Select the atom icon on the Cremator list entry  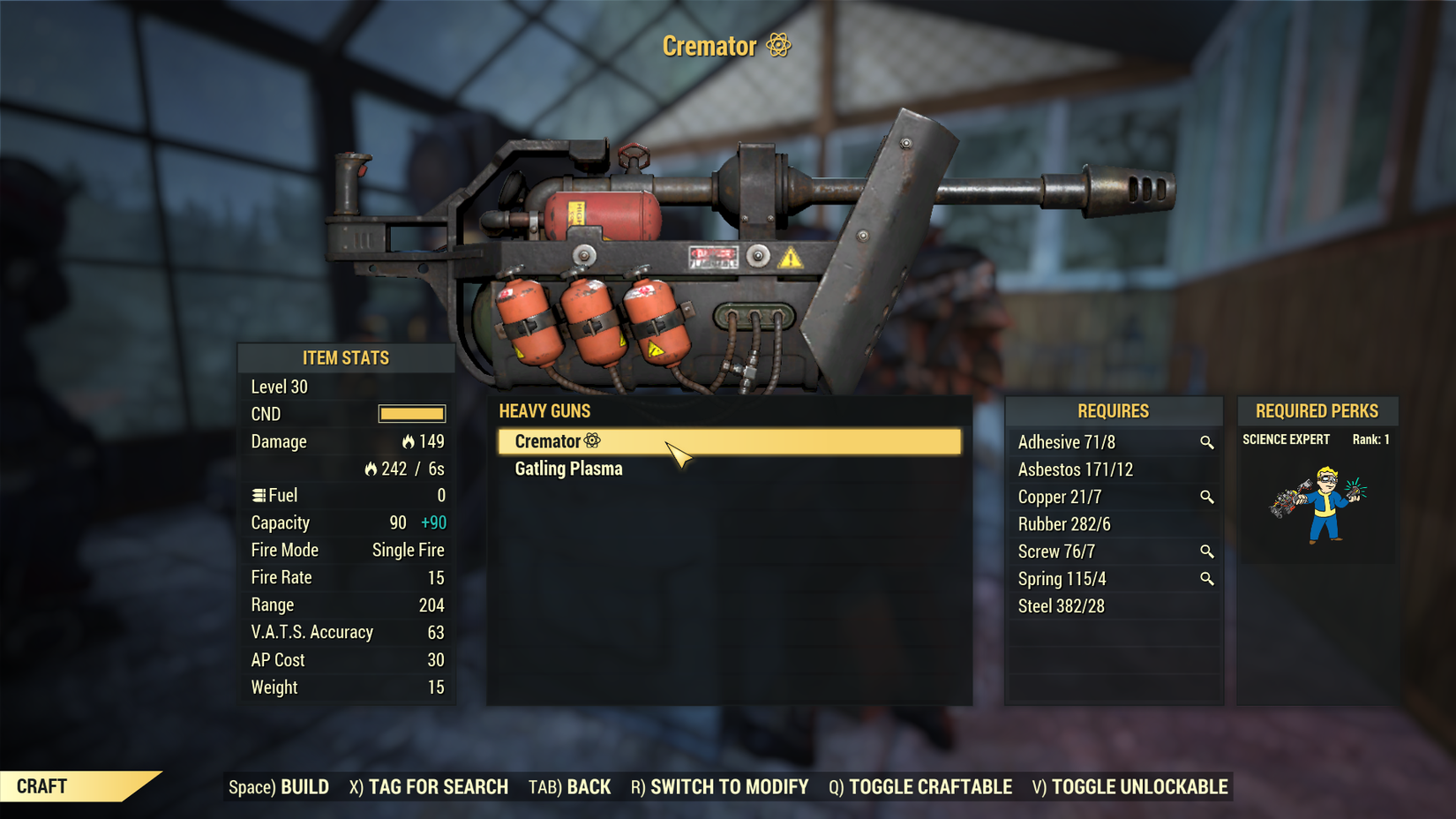pyautogui.click(x=592, y=440)
